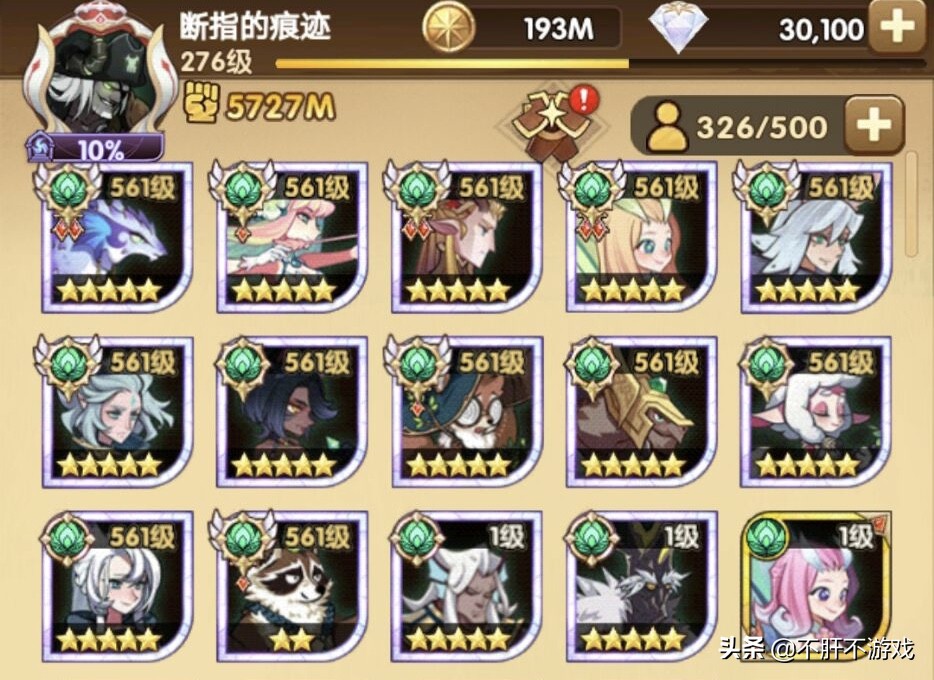Viewport: 934px width, 680px height.
Task: Select the purple wolf hero card
Action: (x=117, y=238)
